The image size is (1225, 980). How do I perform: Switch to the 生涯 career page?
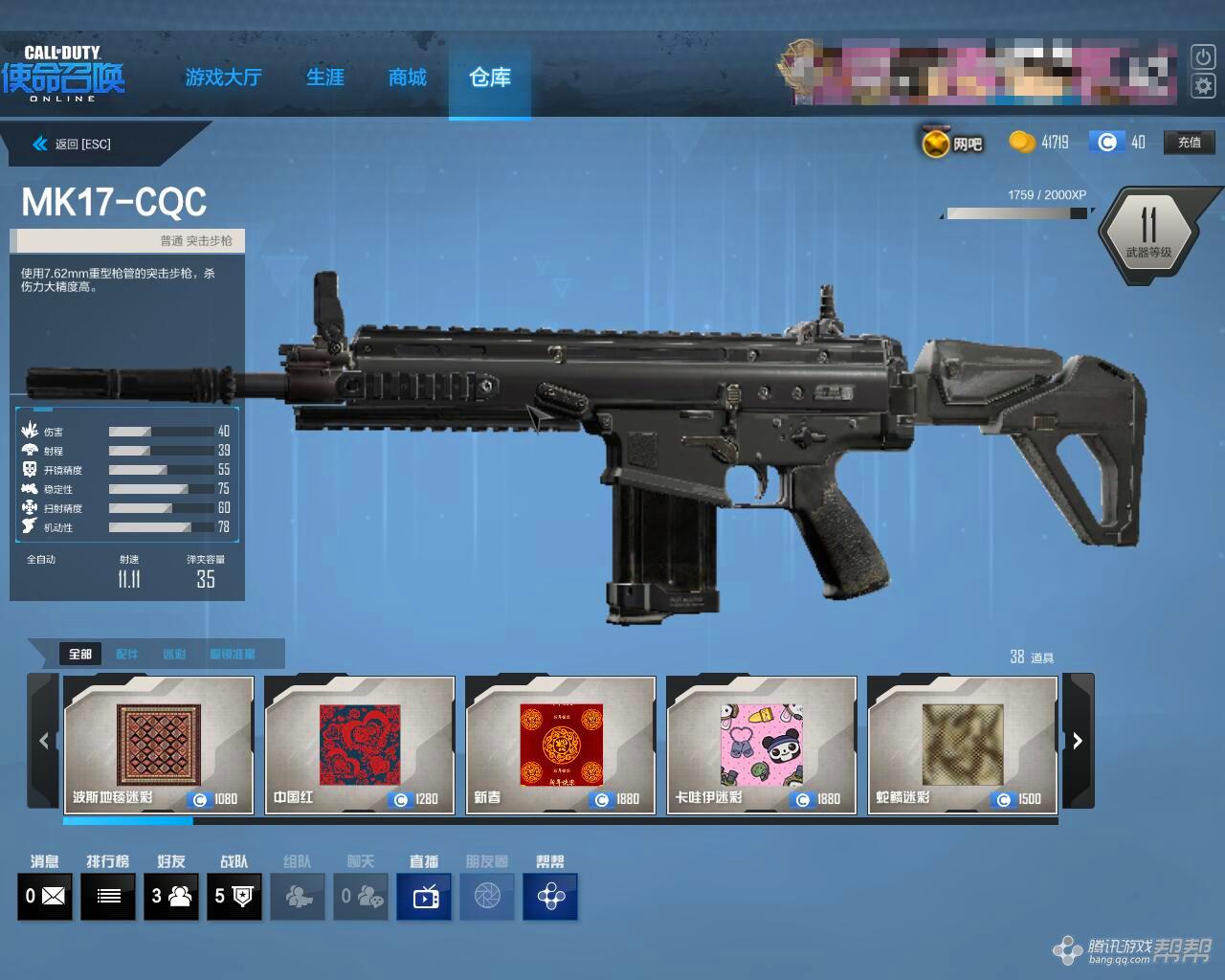click(324, 78)
